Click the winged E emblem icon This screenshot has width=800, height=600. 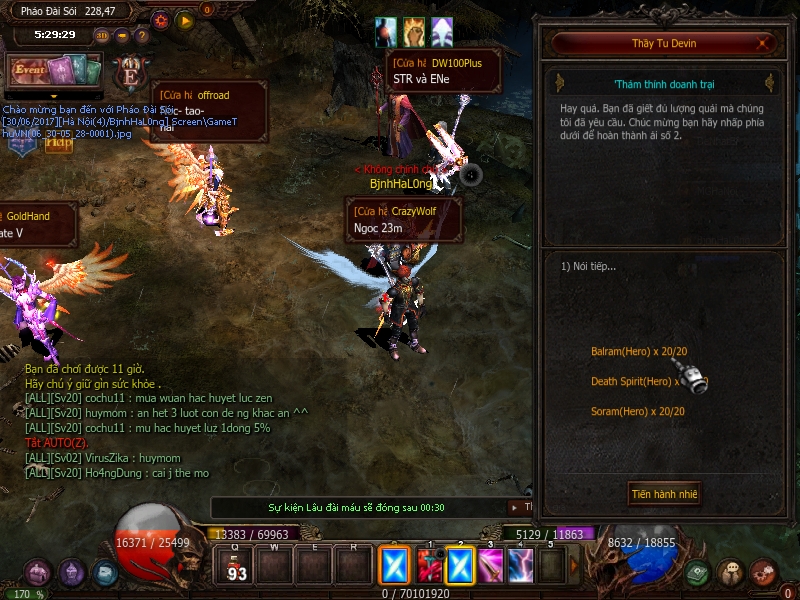tap(130, 73)
